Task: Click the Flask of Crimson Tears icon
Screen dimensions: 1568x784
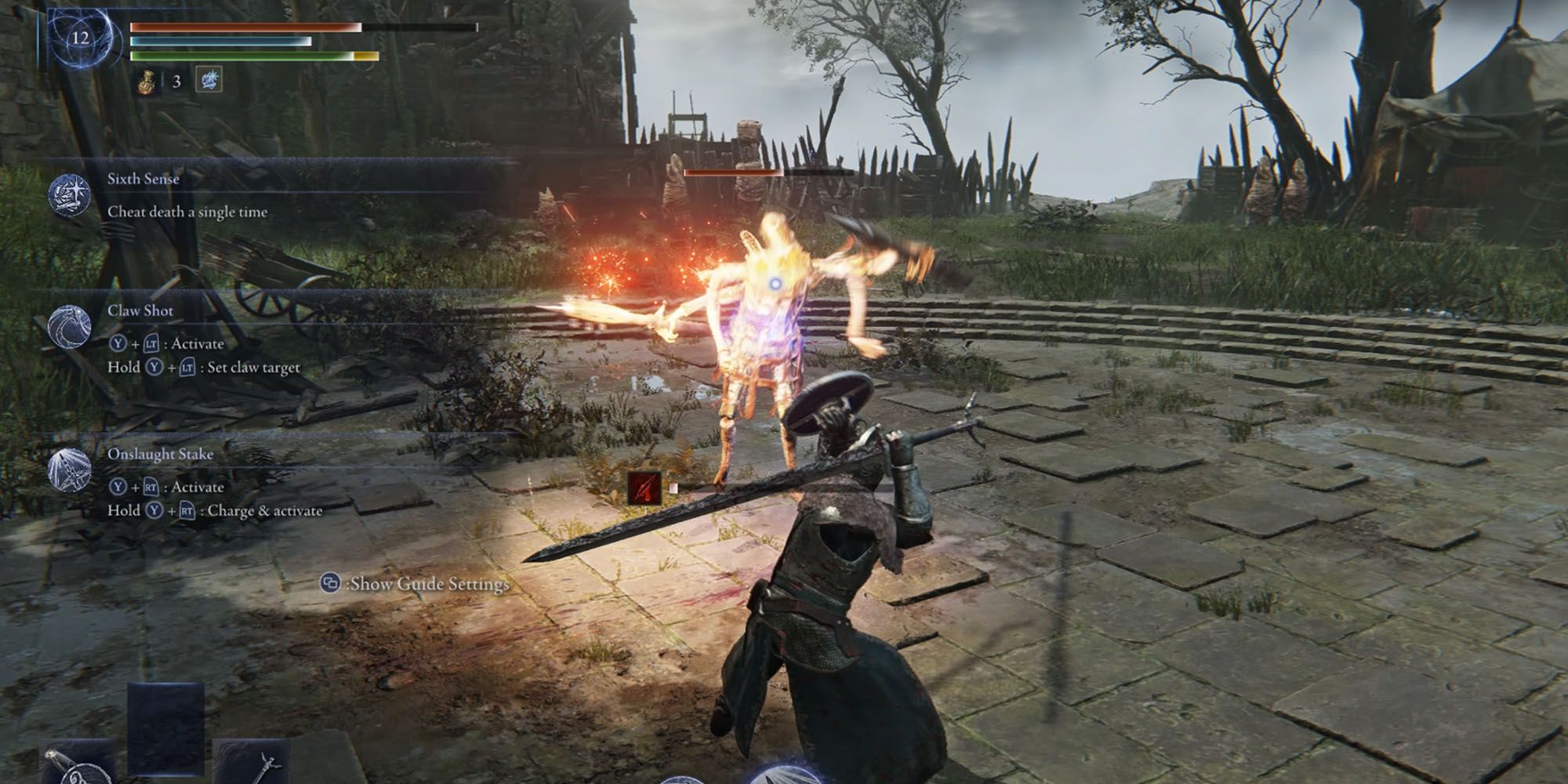Action: 146,81
